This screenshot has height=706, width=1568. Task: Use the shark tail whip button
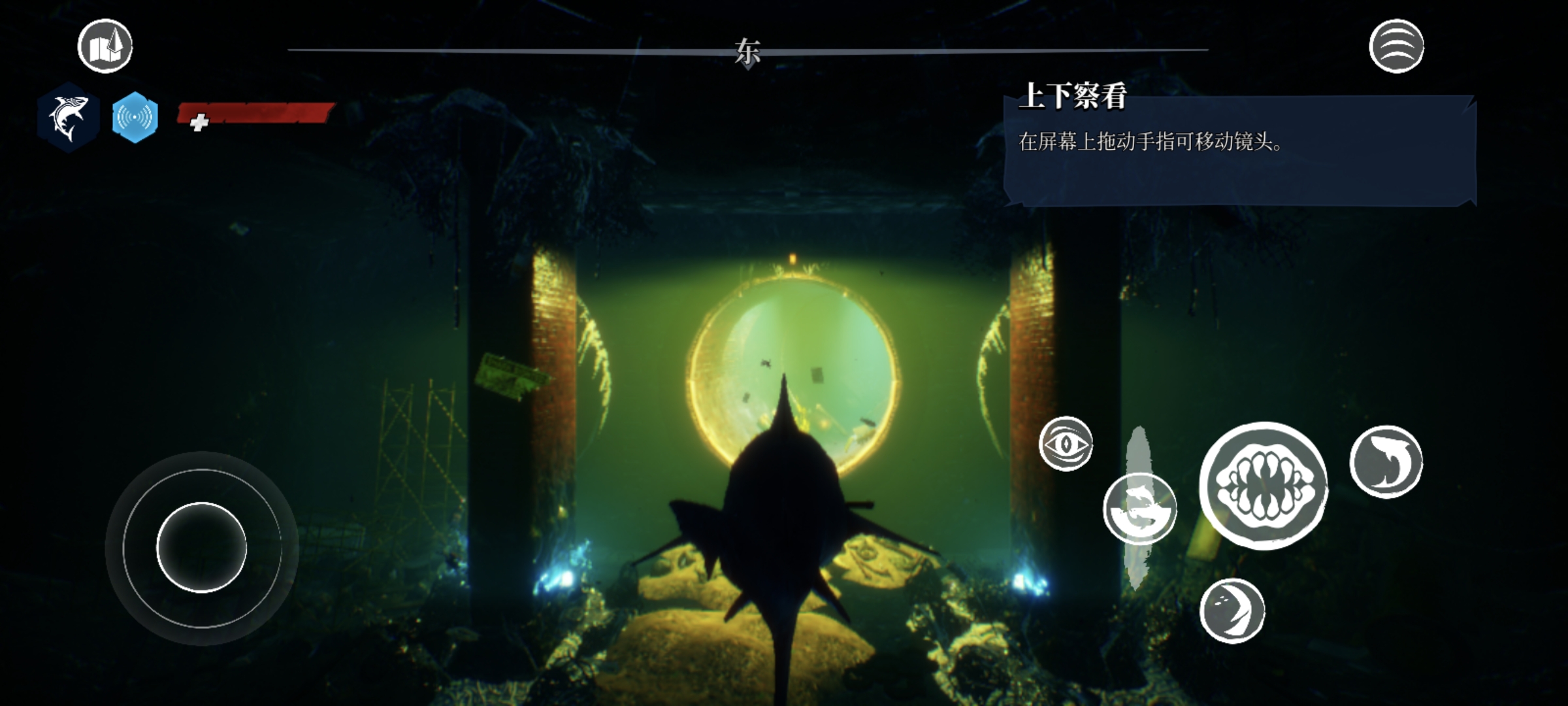coord(1386,462)
